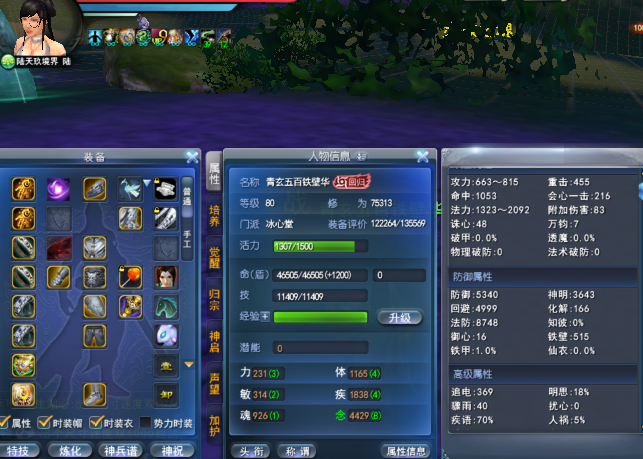Go to the 声望 reputation tab

[x=213, y=383]
